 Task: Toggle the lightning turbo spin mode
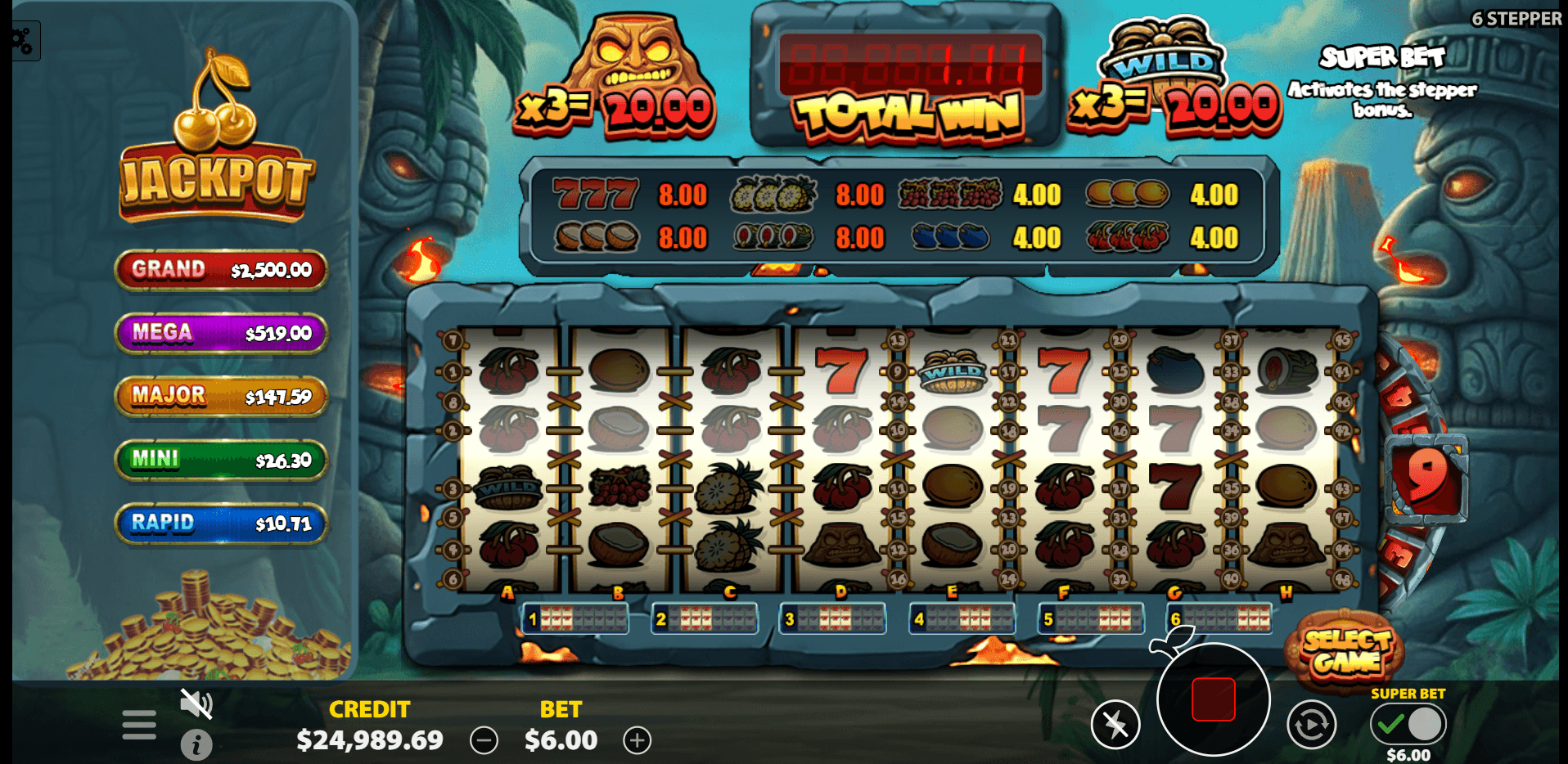[1115, 724]
